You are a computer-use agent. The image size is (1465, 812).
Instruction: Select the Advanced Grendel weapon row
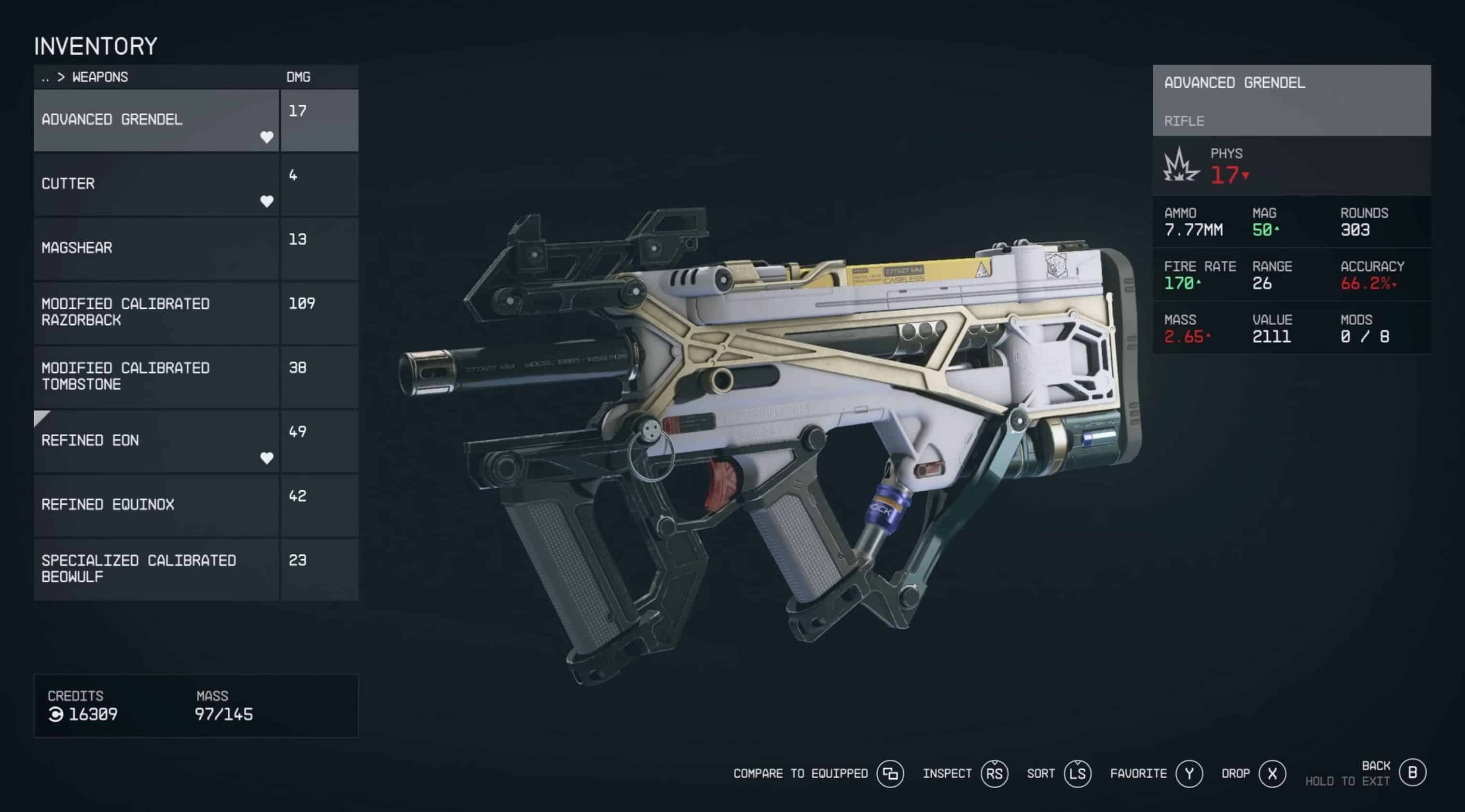point(156,120)
